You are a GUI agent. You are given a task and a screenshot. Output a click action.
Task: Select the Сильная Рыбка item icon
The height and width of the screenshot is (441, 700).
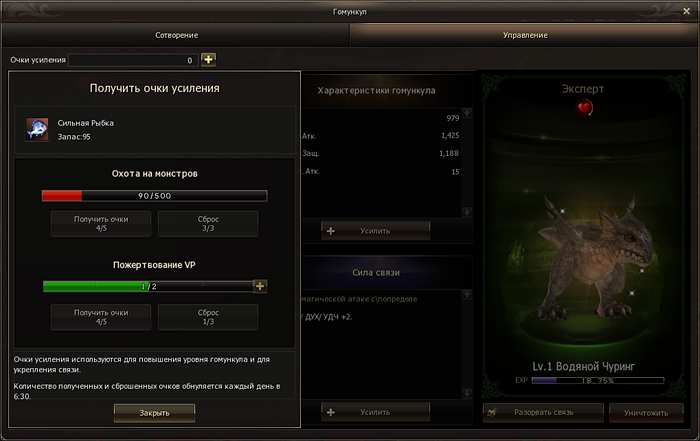coord(37,130)
